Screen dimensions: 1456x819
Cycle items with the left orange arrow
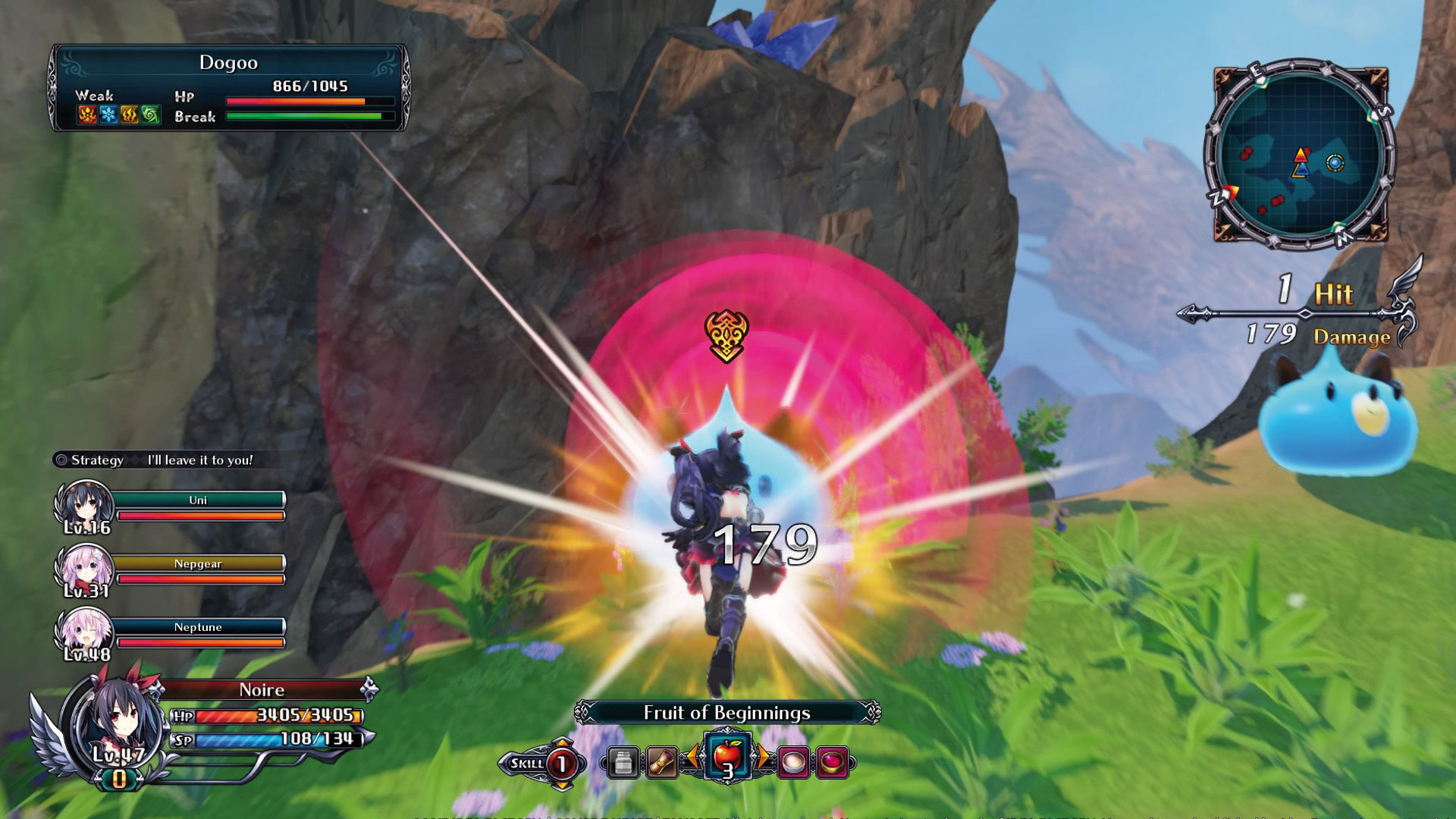coord(692,758)
